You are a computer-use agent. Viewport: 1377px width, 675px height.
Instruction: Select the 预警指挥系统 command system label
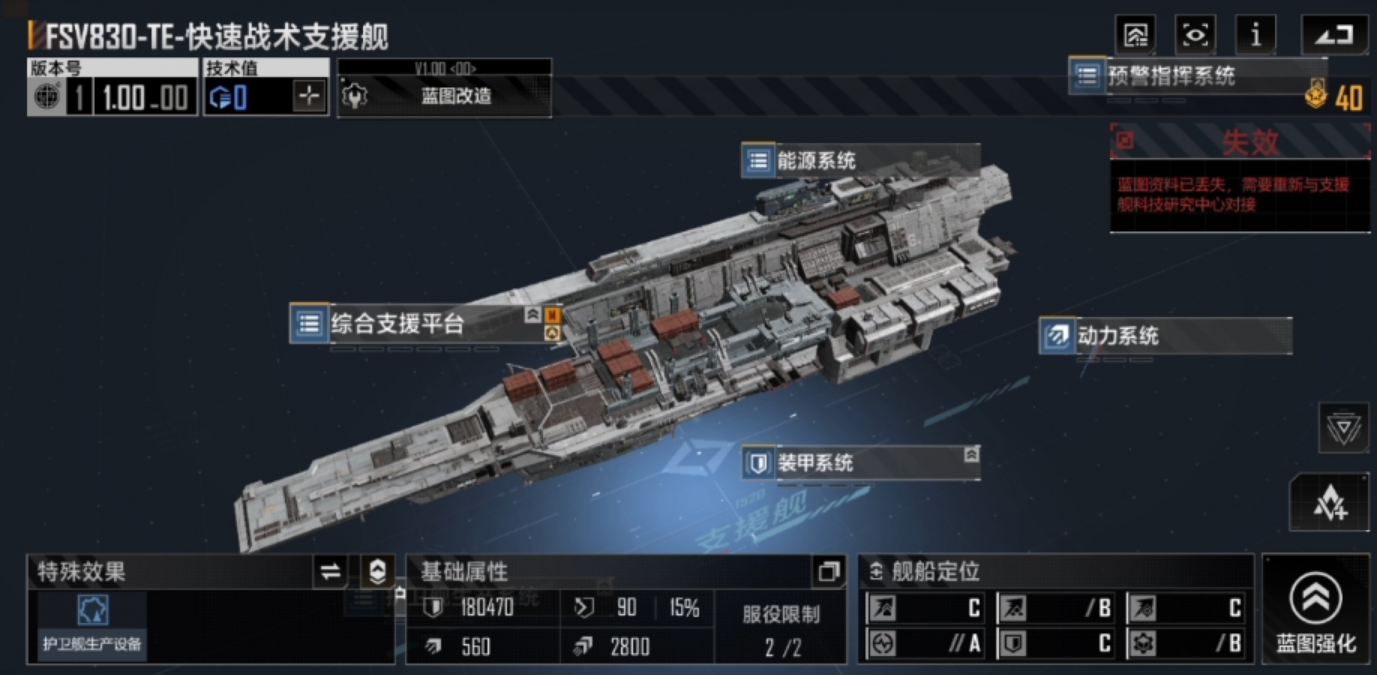pyautogui.click(x=1170, y=76)
